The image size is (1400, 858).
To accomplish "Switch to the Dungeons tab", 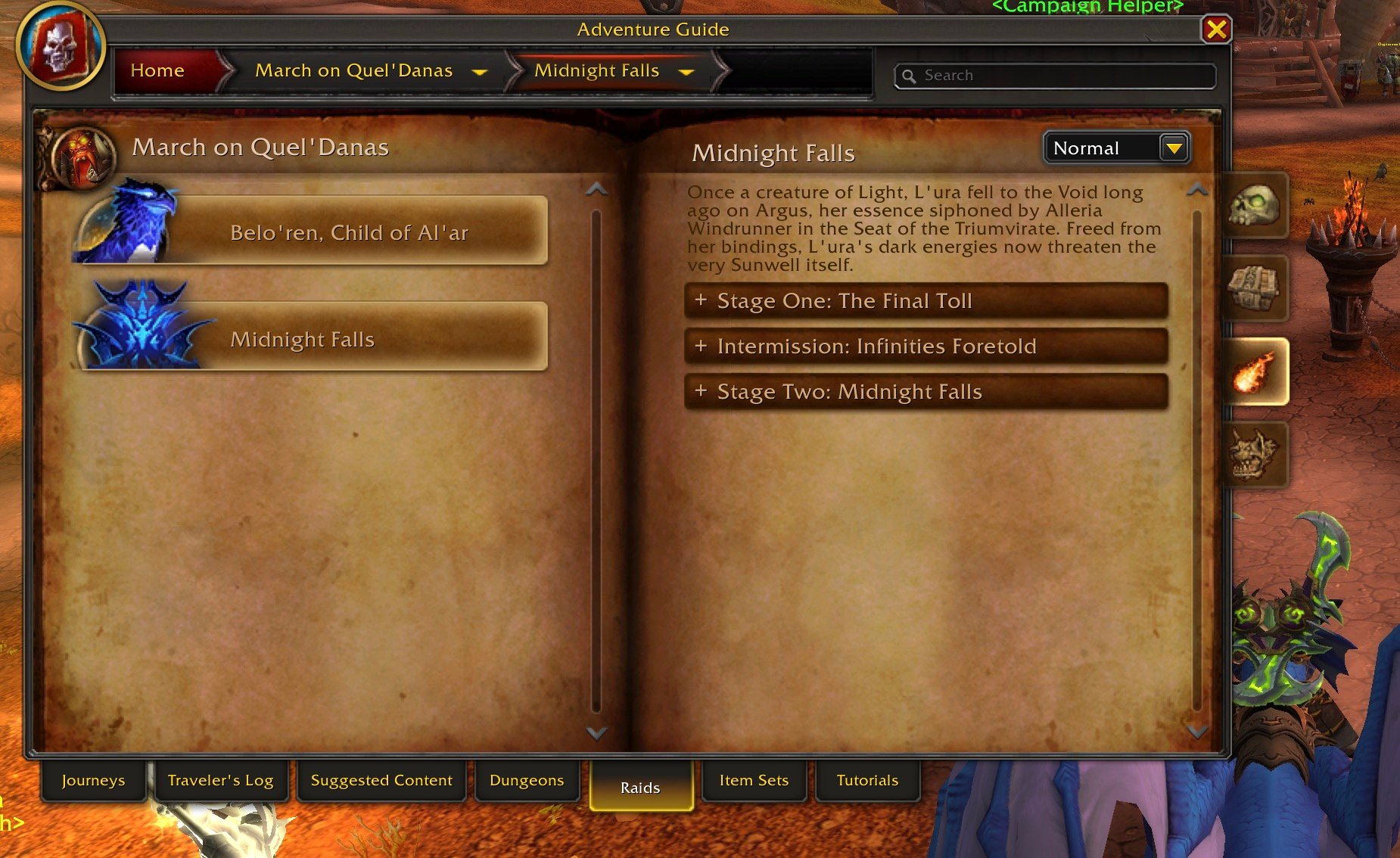I will click(x=527, y=780).
